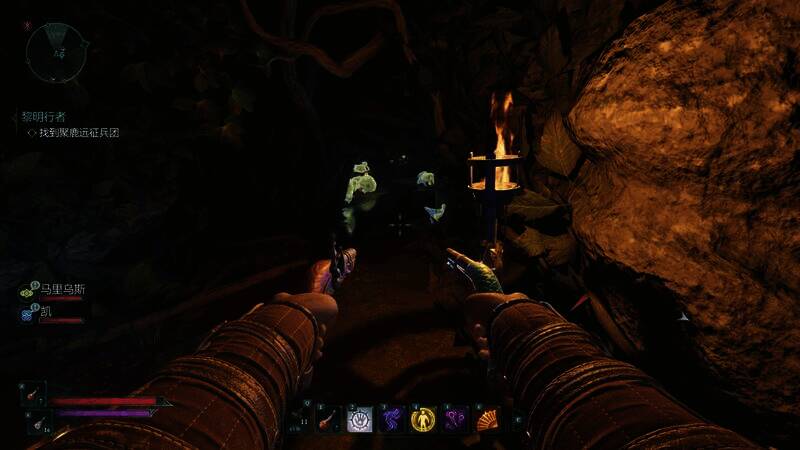
Task: Select the orange fan ability icon
Action: pos(487,420)
